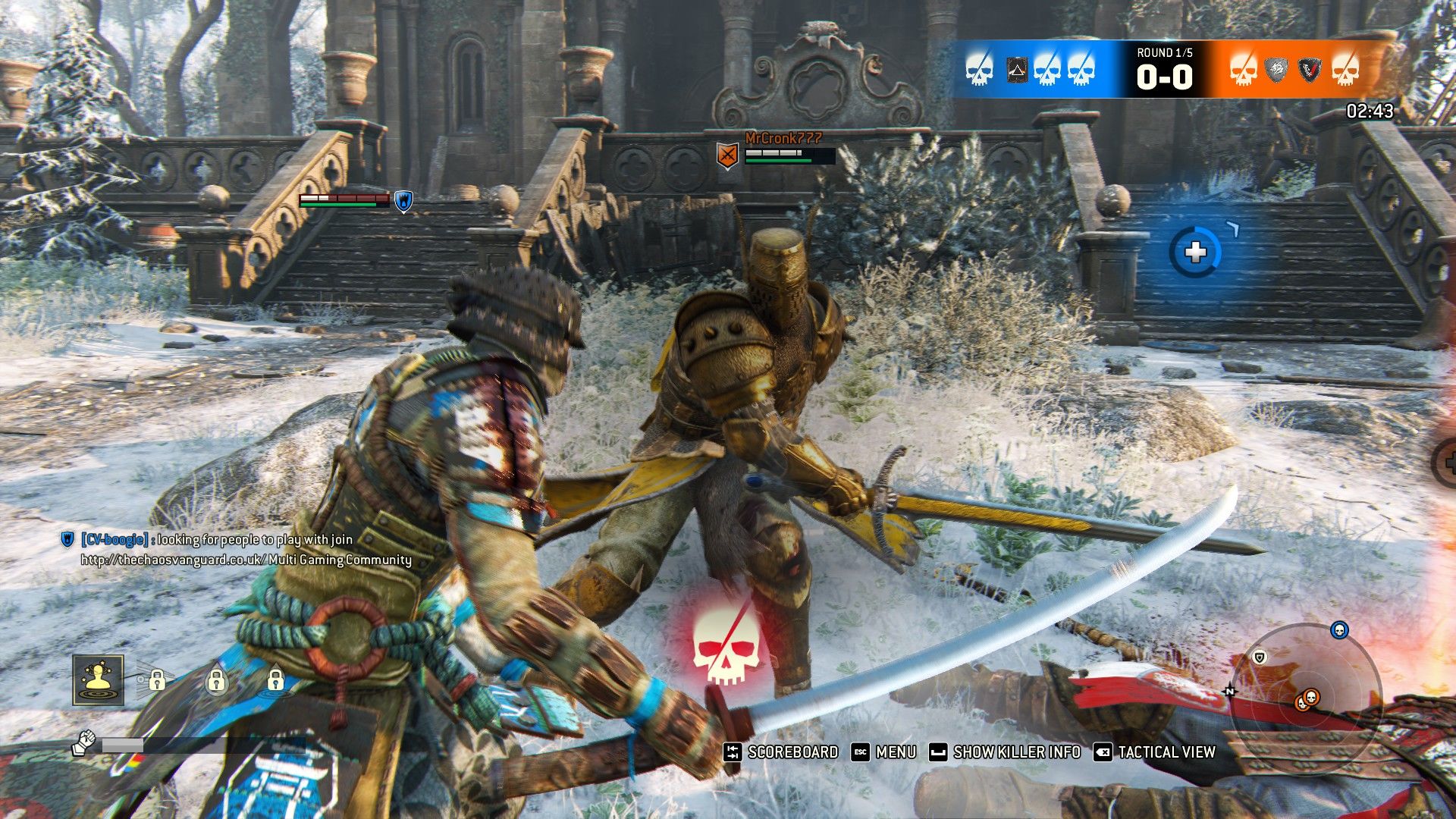Image resolution: width=1456 pixels, height=819 pixels.
Task: Open the Scoreboard option
Action: point(781,752)
